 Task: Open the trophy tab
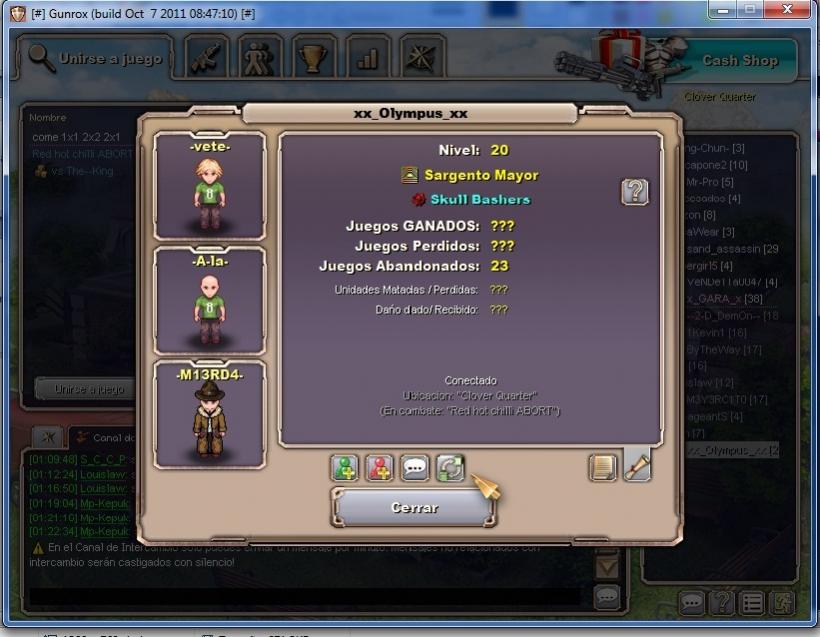[x=314, y=59]
